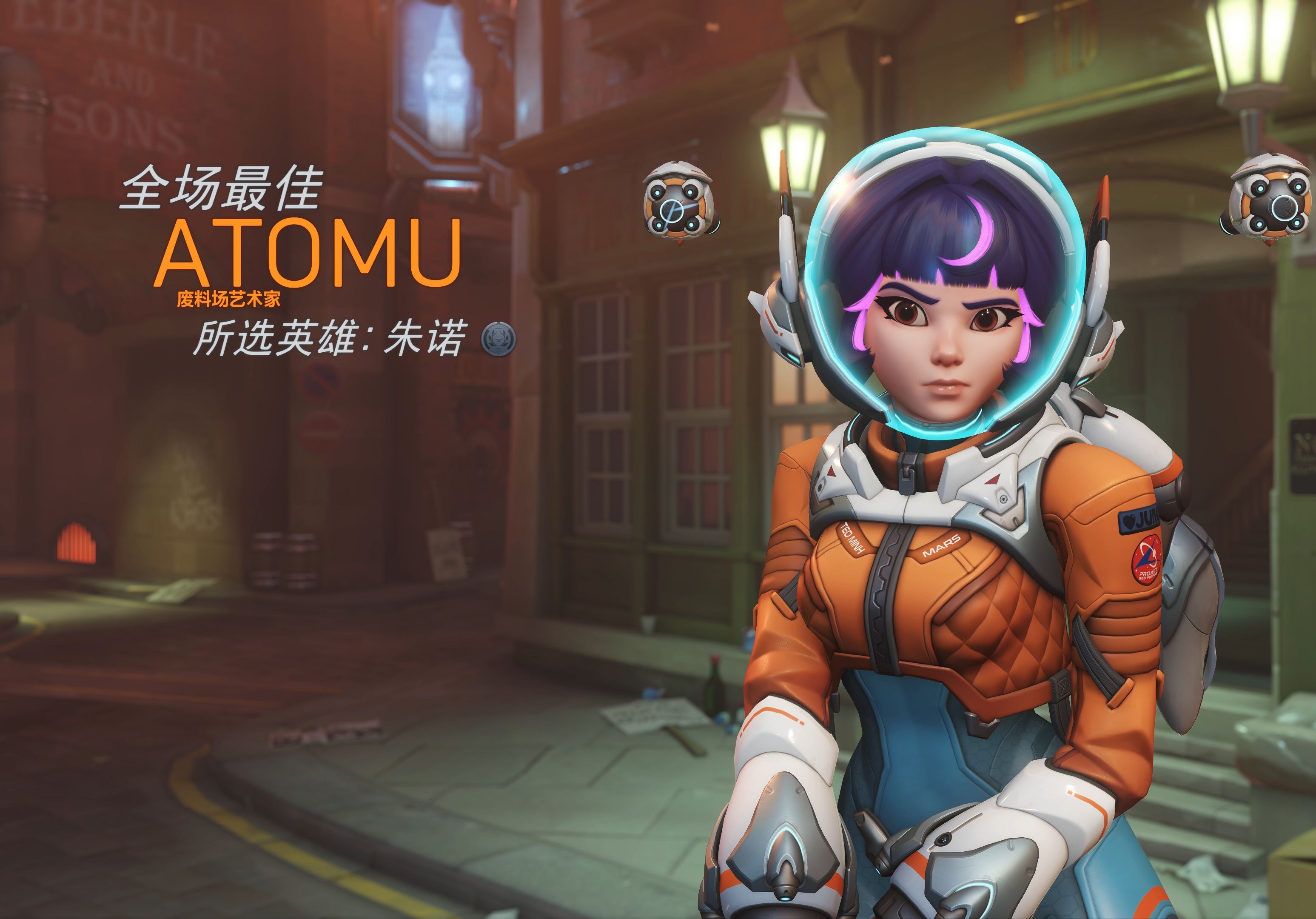Select the ATOMU player name
The height and width of the screenshot is (919, 1316).
point(309,253)
